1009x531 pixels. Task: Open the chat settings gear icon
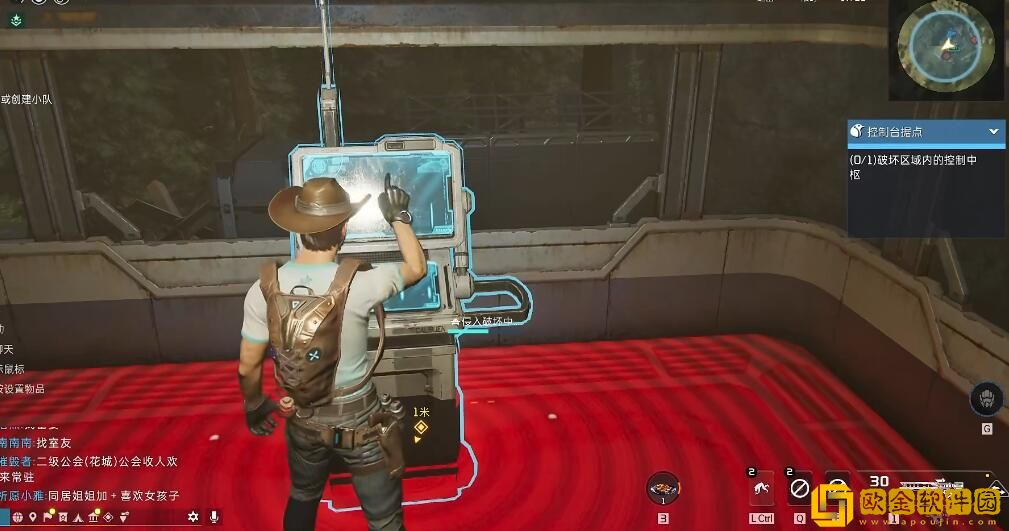pyautogui.click(x=193, y=517)
